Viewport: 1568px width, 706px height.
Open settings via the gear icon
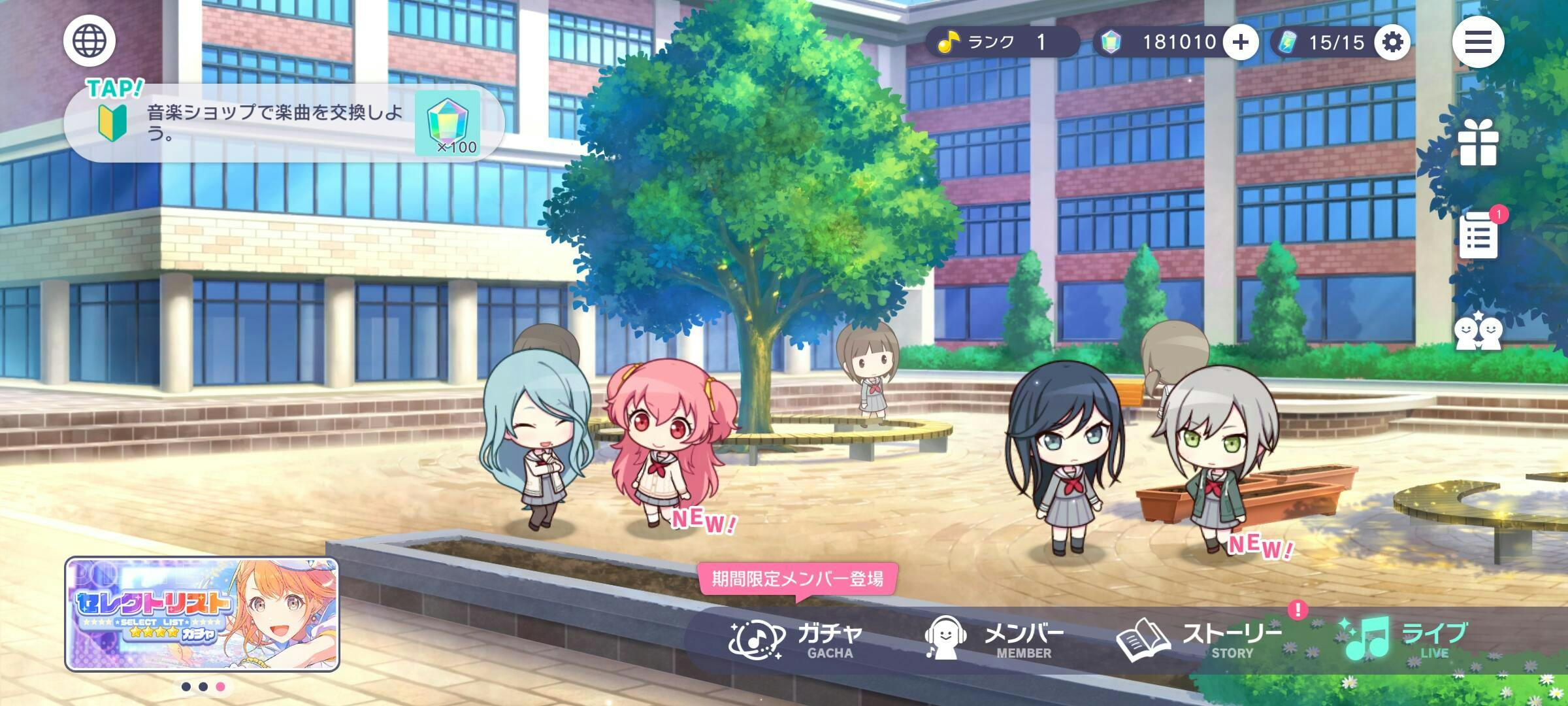pyautogui.click(x=1392, y=42)
